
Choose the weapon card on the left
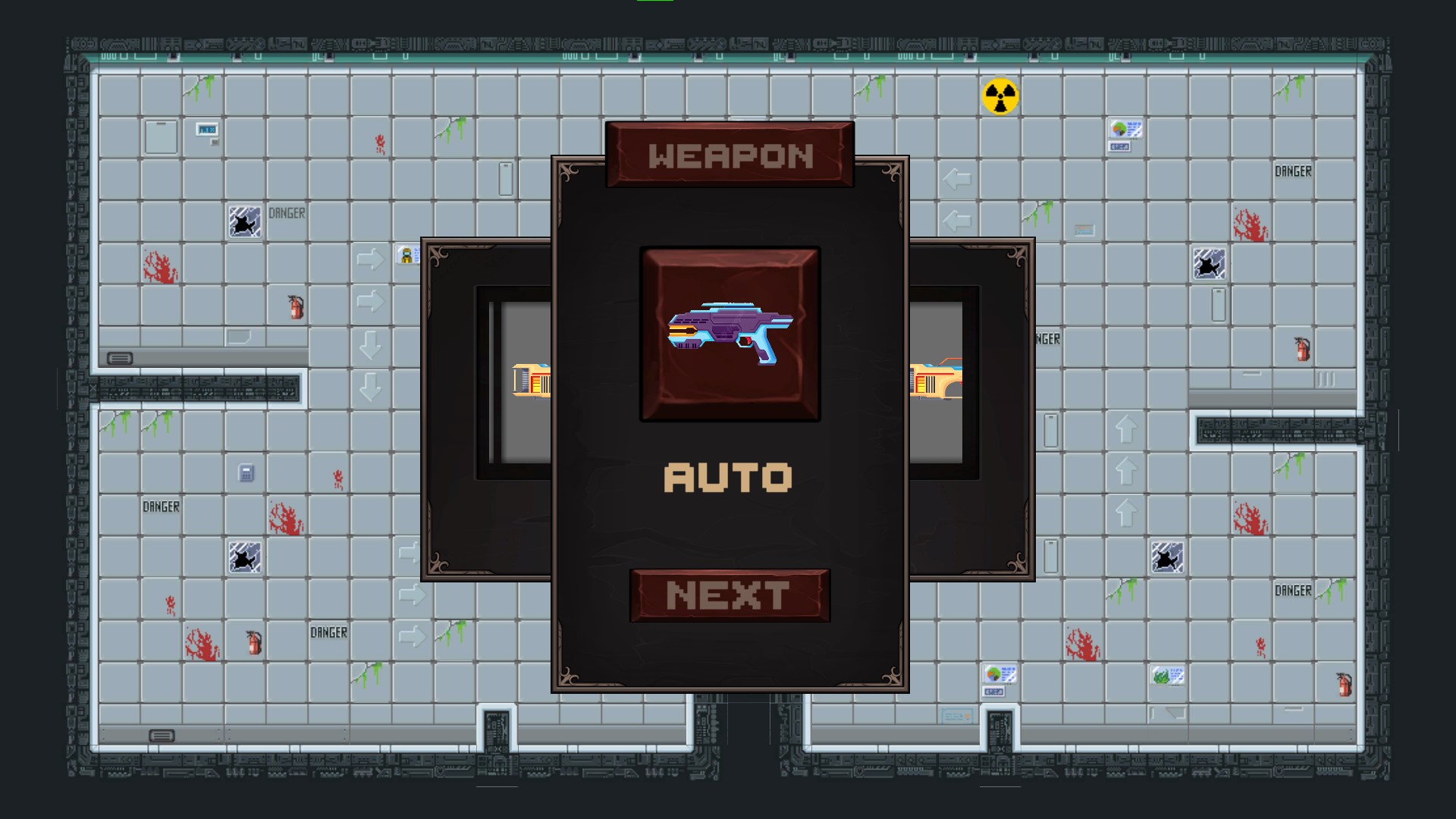[x=487, y=409]
